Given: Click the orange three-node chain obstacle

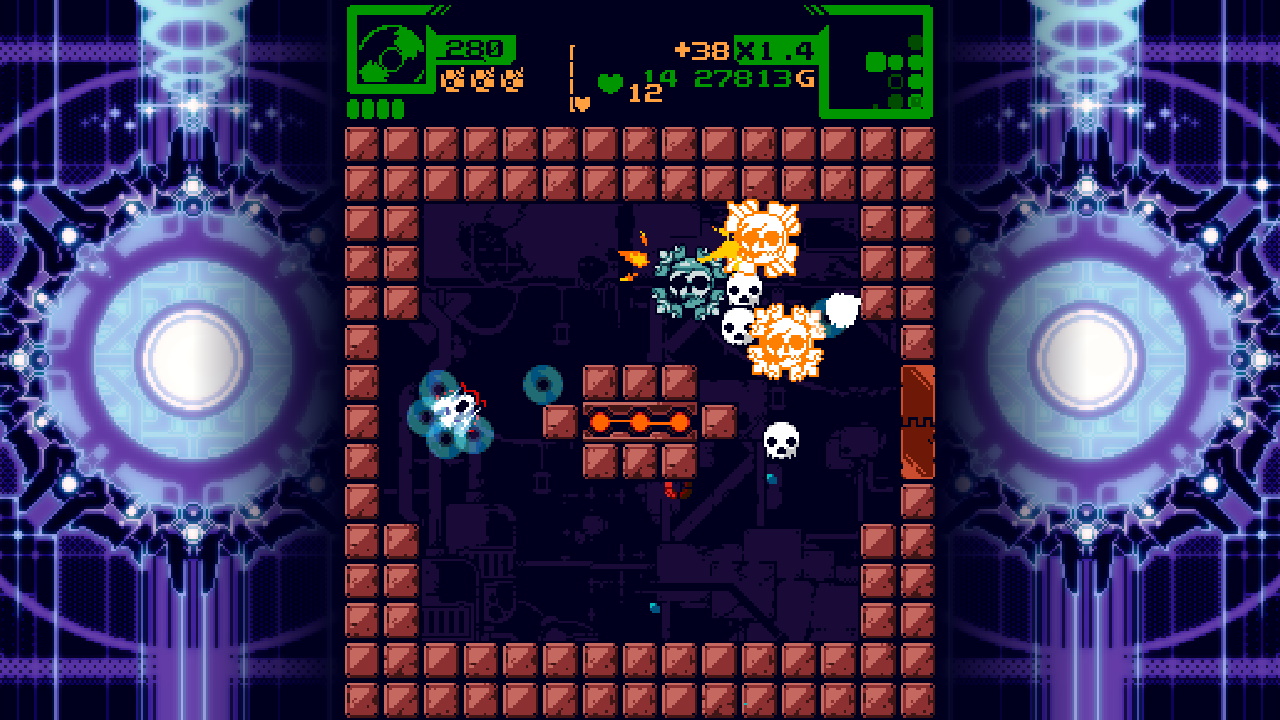Looking at the screenshot, I should pyautogui.click(x=638, y=422).
